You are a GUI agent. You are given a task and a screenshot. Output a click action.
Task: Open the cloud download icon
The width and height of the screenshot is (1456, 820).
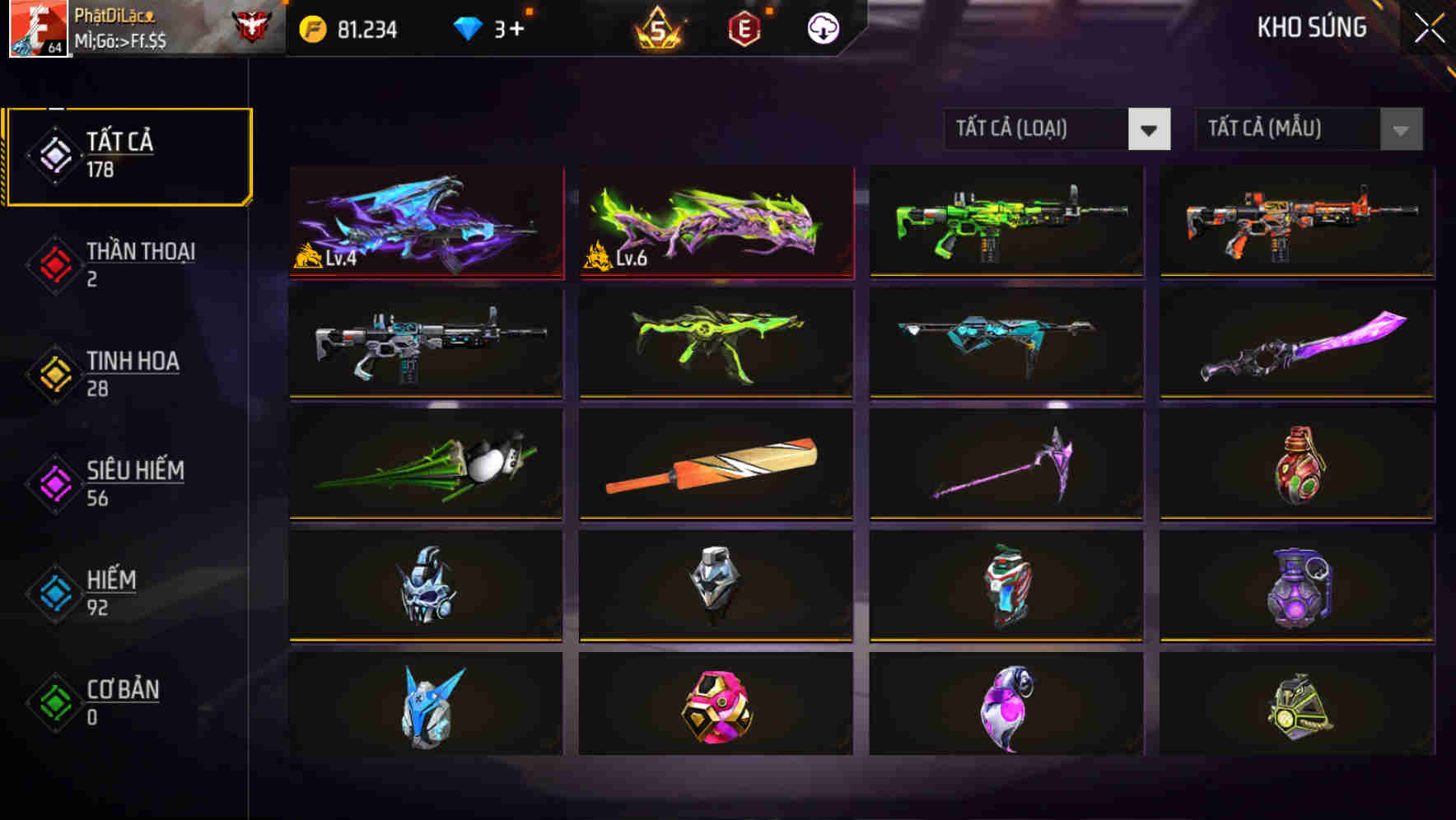(x=821, y=27)
